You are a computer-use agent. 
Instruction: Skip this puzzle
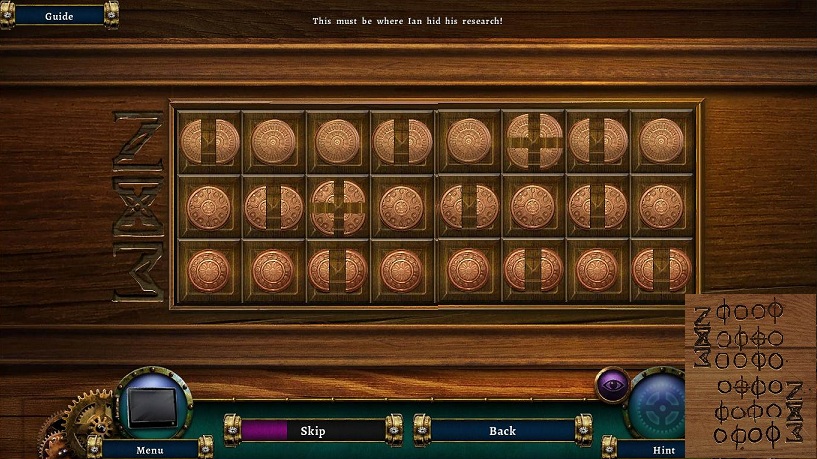[312, 430]
